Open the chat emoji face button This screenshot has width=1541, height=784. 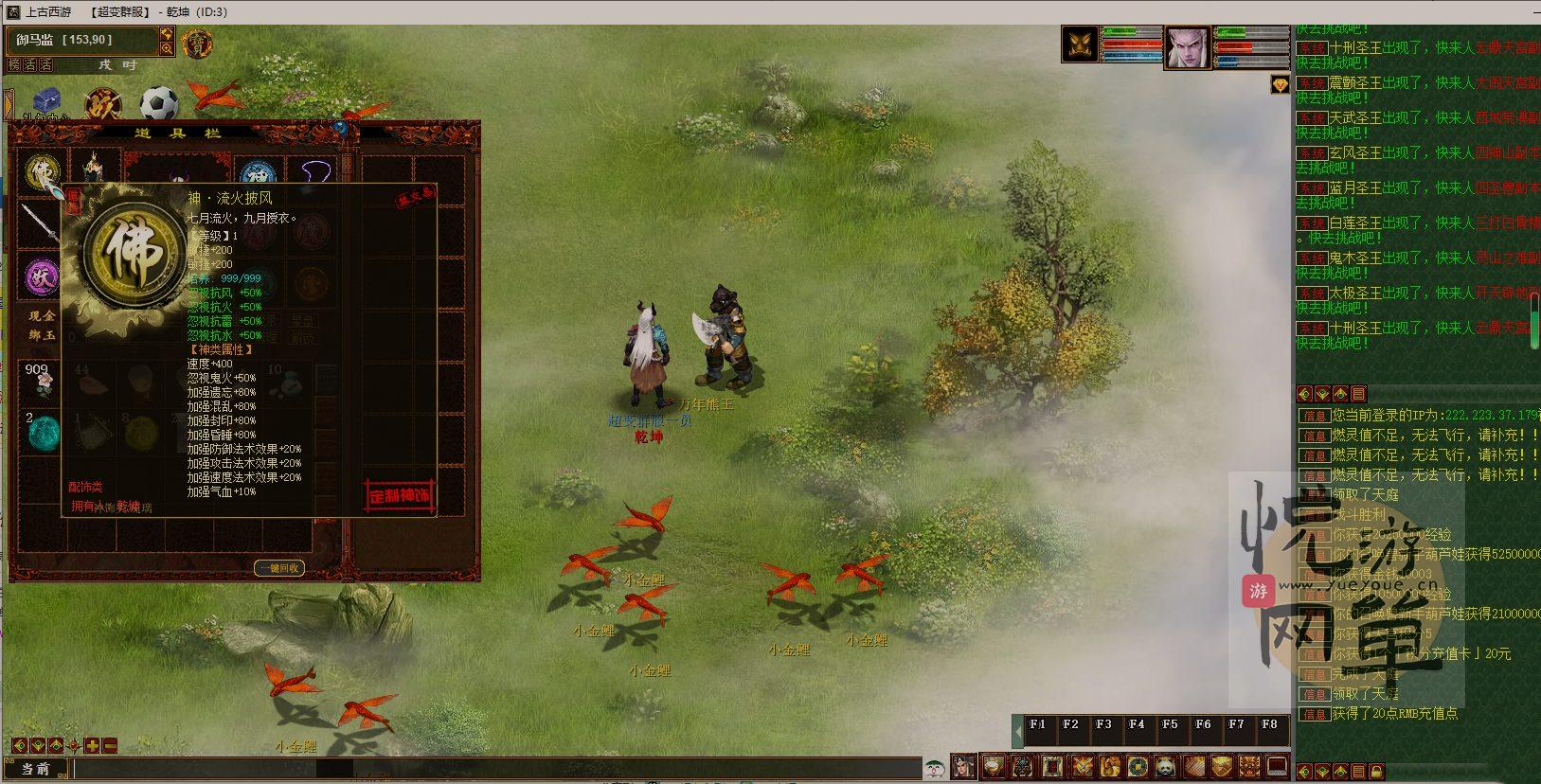(935, 767)
